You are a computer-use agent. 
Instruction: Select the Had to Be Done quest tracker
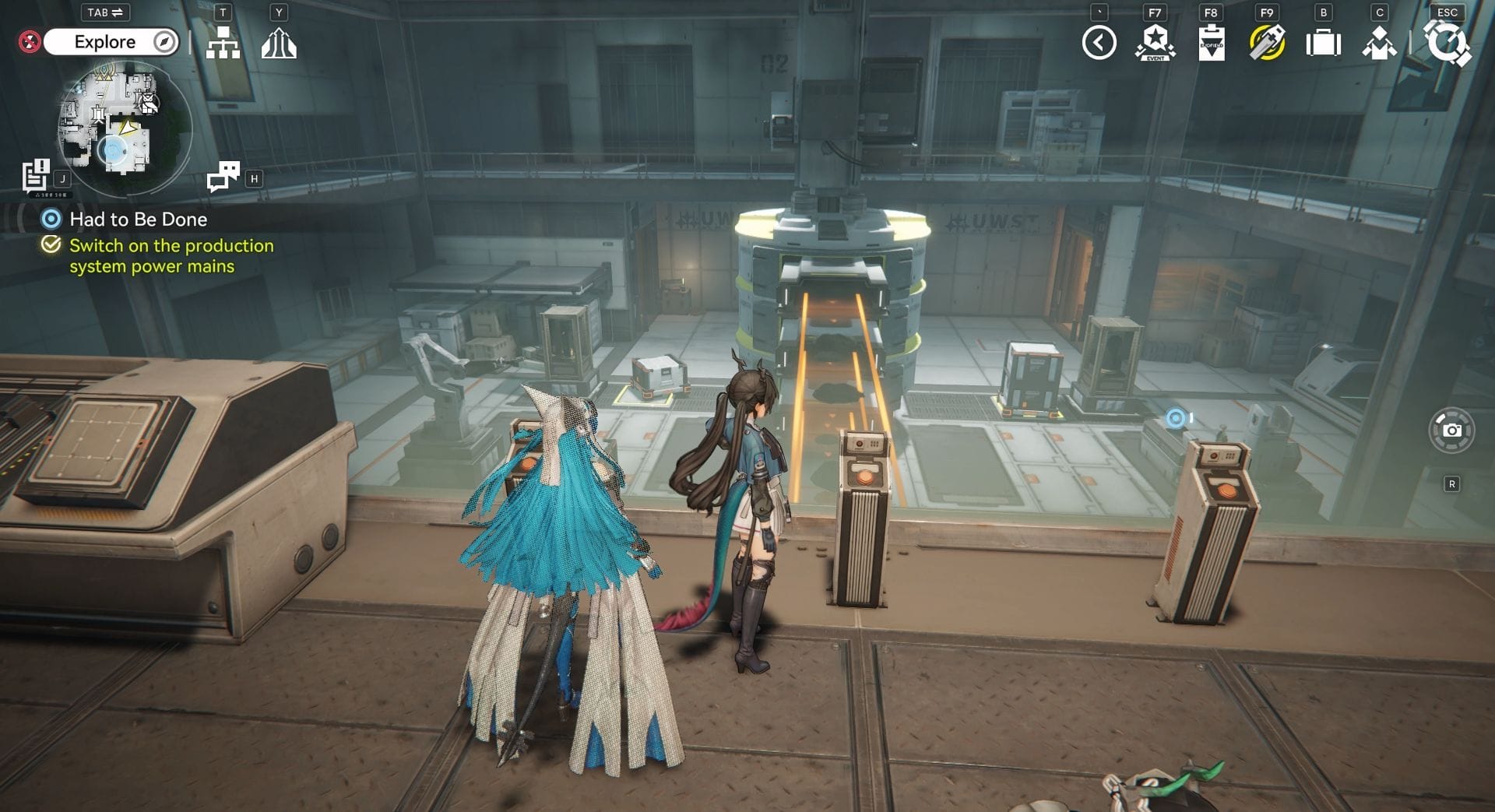(x=138, y=220)
